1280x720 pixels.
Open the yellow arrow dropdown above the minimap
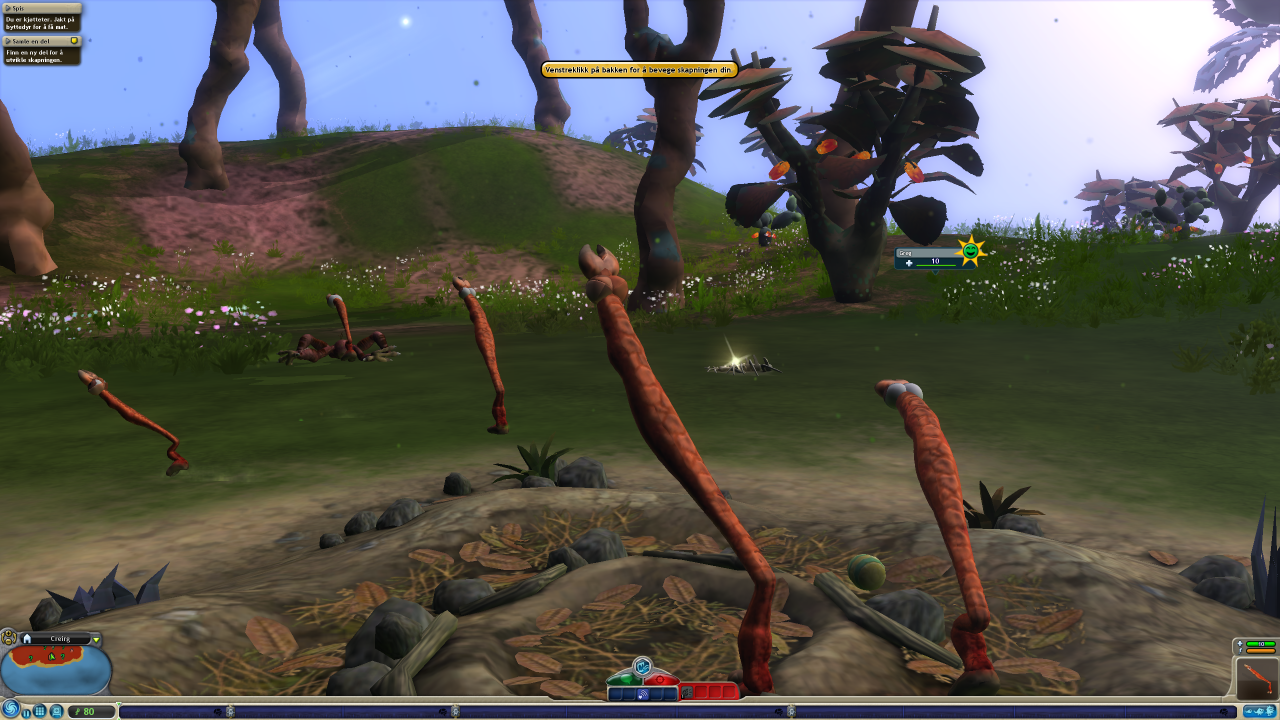[x=96, y=639]
